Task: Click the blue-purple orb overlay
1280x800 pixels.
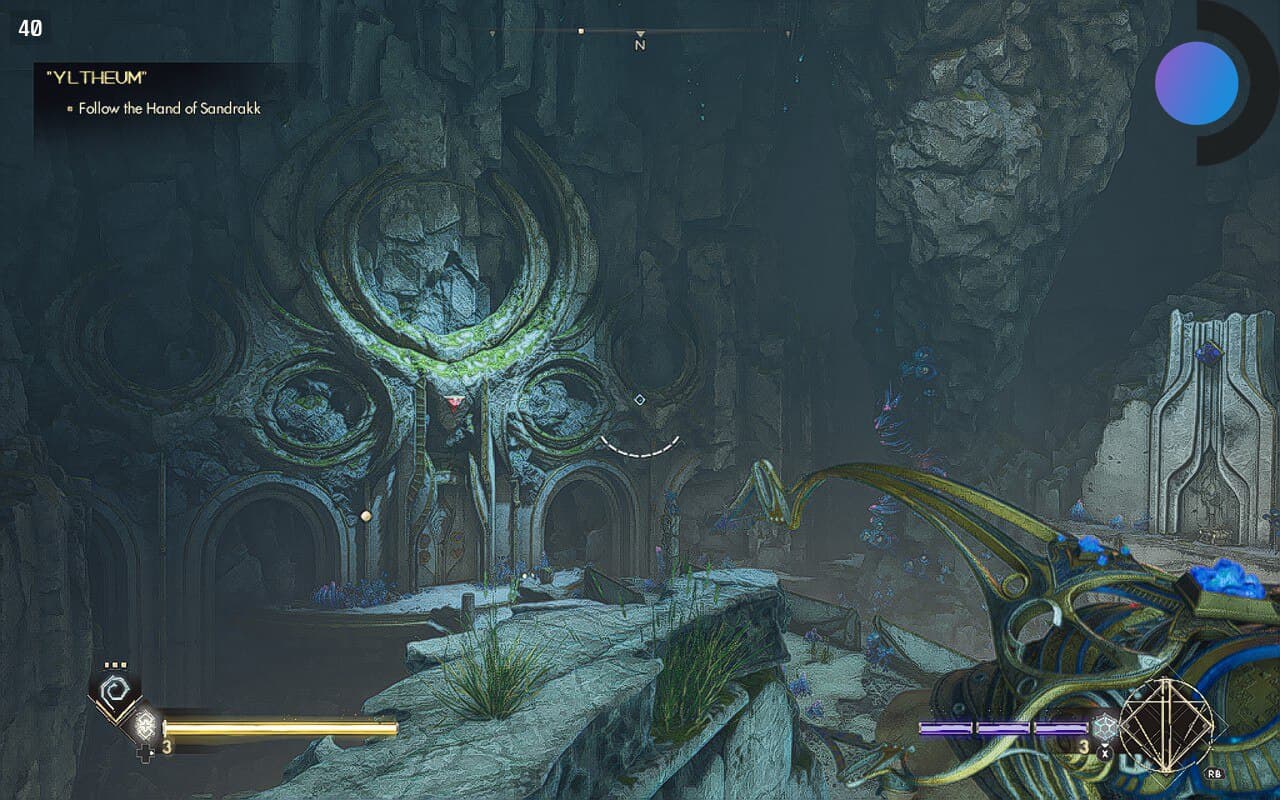Action: pyautogui.click(x=1196, y=83)
